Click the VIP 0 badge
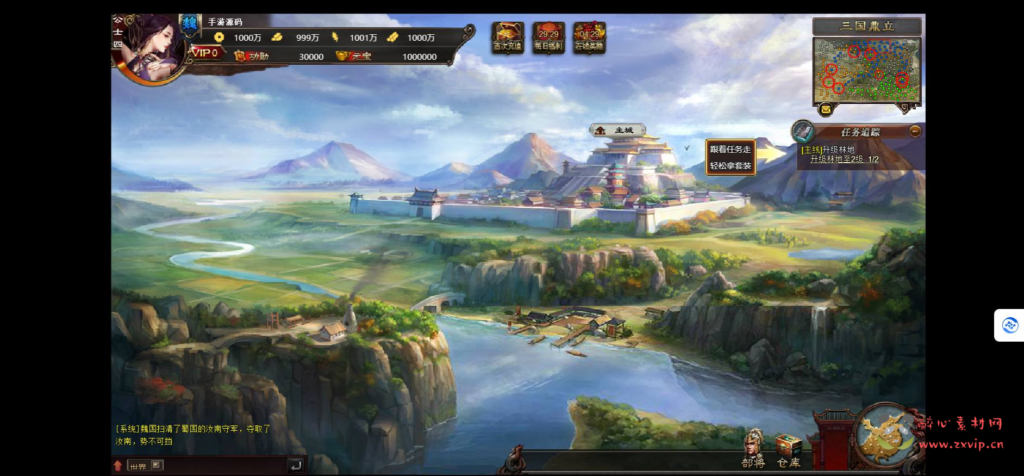Image resolution: width=1024 pixels, height=476 pixels. [207, 53]
